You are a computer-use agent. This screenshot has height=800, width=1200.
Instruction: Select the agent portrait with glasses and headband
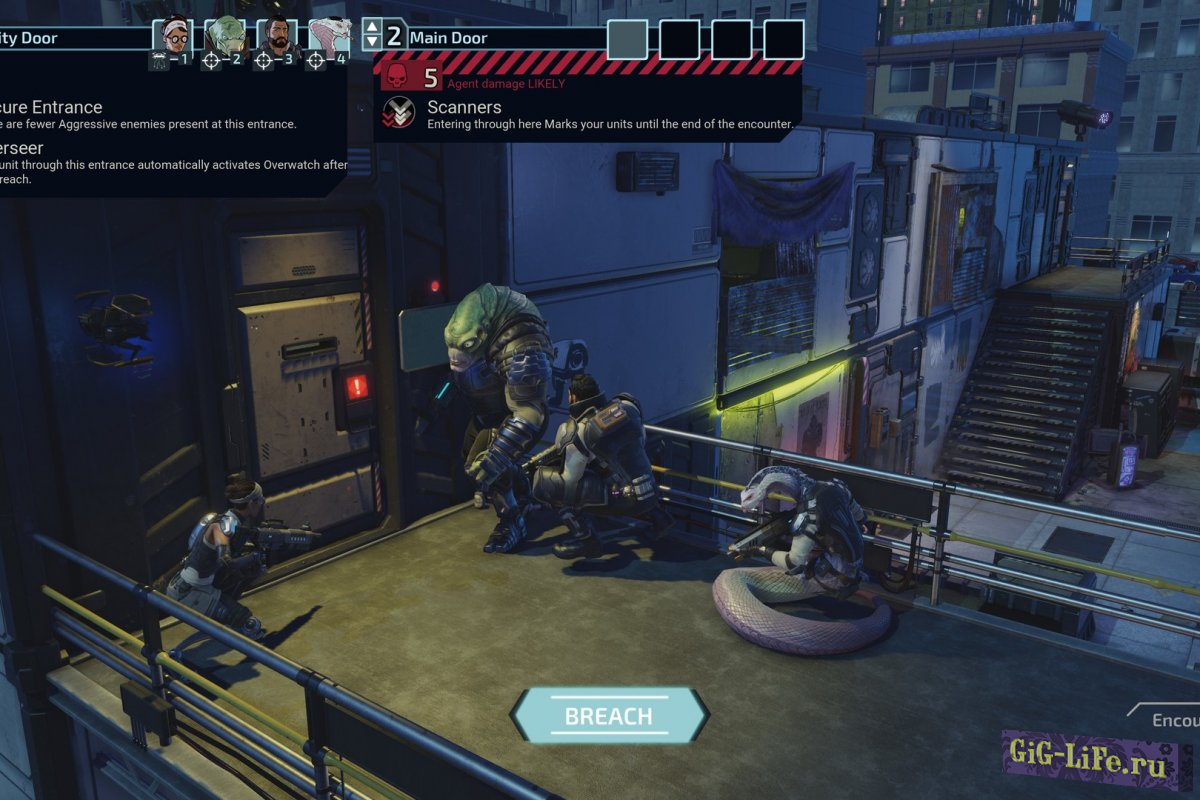click(172, 37)
